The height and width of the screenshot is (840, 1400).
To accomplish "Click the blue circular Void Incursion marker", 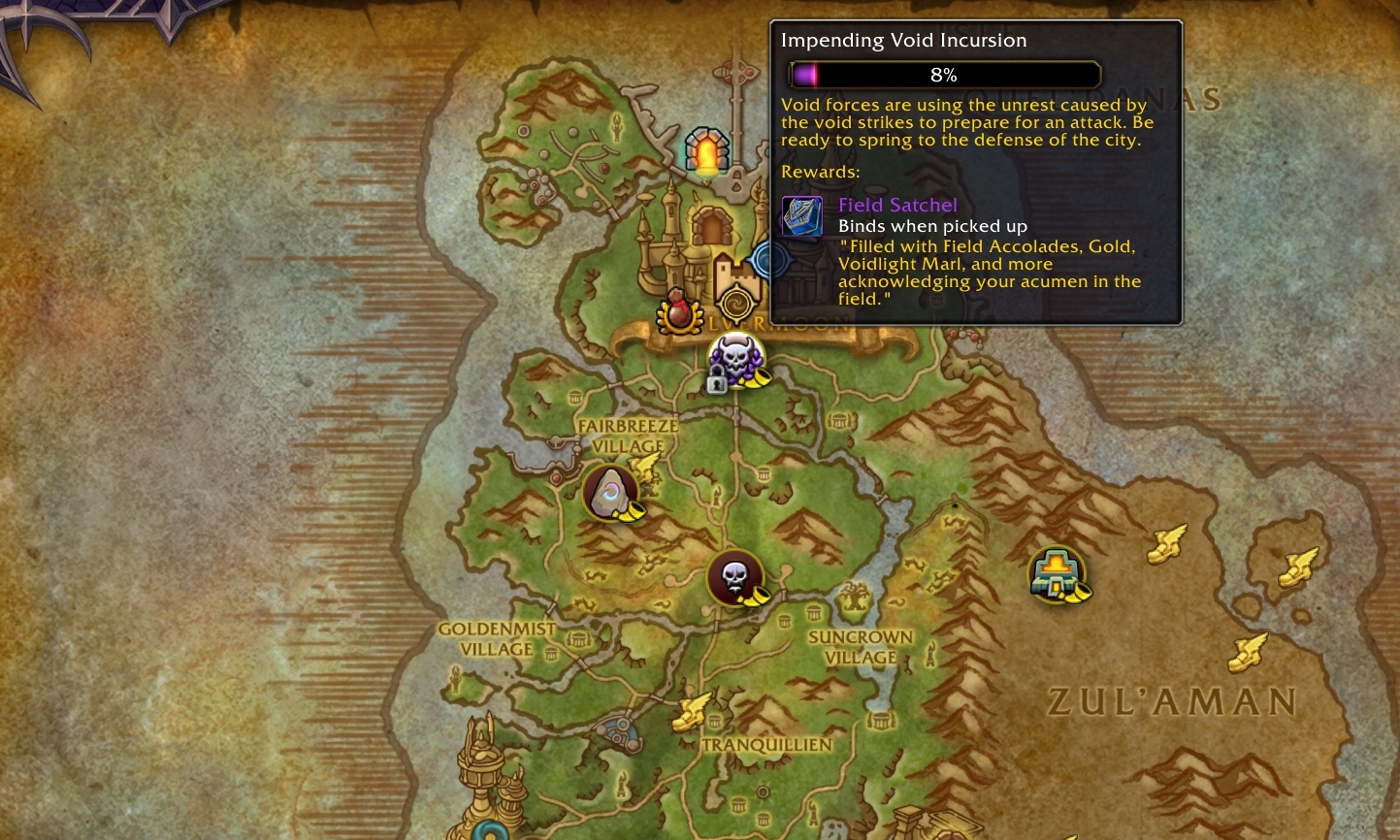I will [772, 259].
